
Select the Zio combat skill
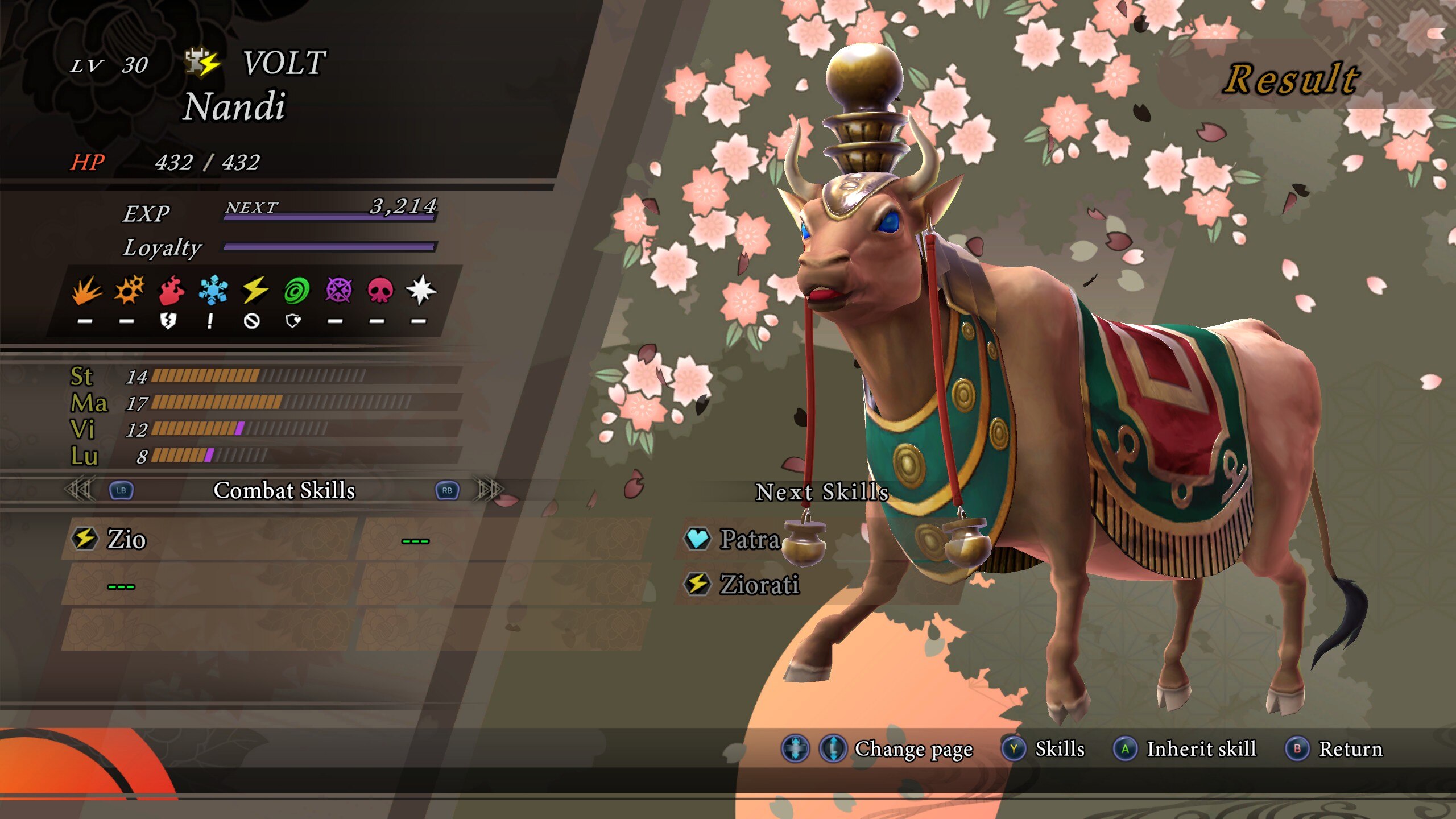point(126,539)
